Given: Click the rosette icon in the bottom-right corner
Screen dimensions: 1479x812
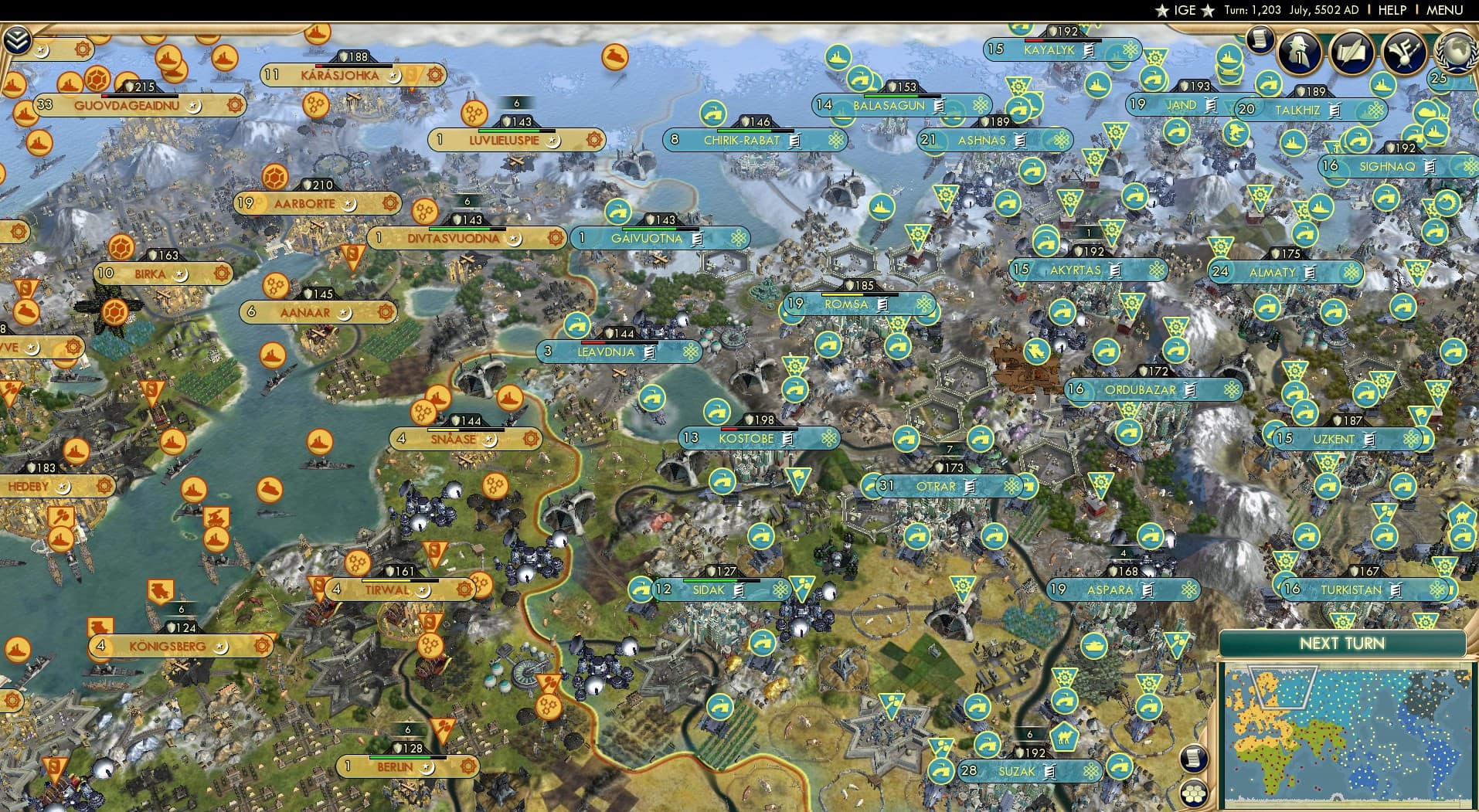Looking at the screenshot, I should 1195,795.
